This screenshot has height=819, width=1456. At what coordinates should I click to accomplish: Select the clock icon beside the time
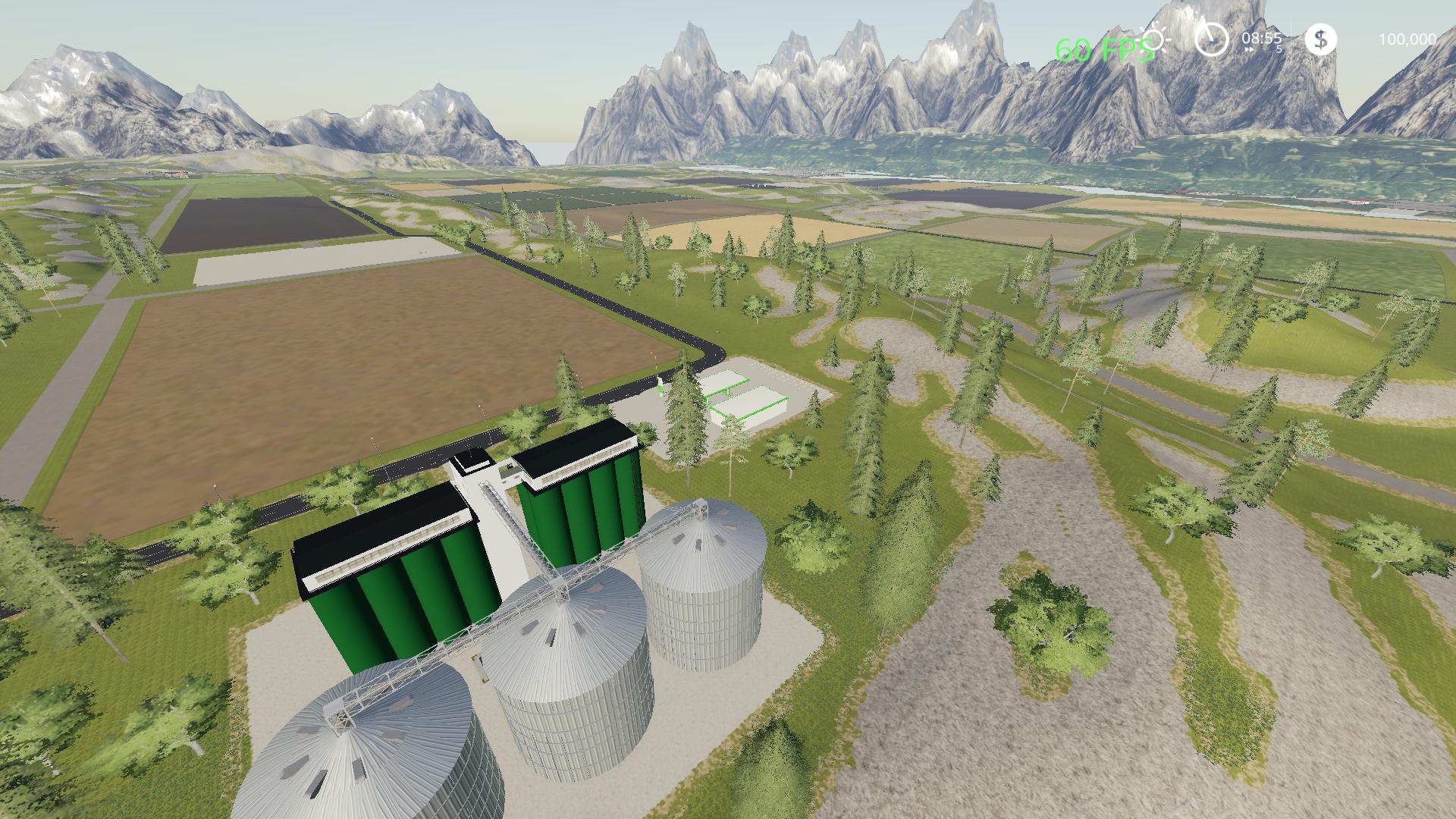click(1211, 38)
